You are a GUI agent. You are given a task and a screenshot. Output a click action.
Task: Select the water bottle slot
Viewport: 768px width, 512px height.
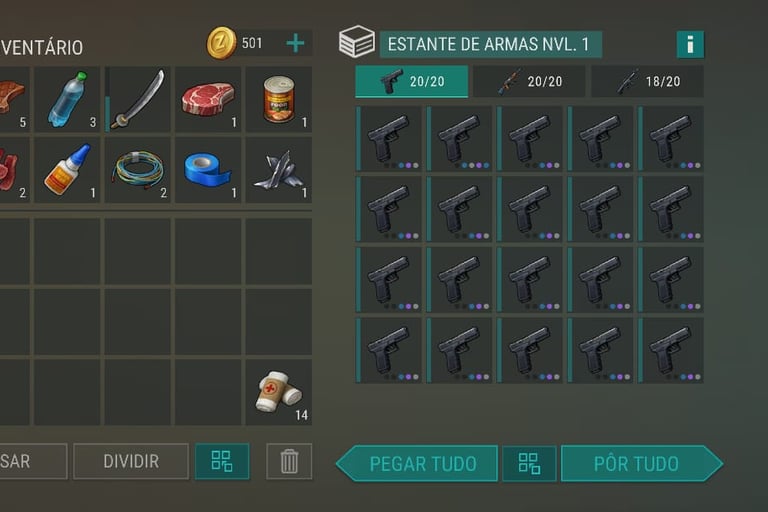(68, 100)
